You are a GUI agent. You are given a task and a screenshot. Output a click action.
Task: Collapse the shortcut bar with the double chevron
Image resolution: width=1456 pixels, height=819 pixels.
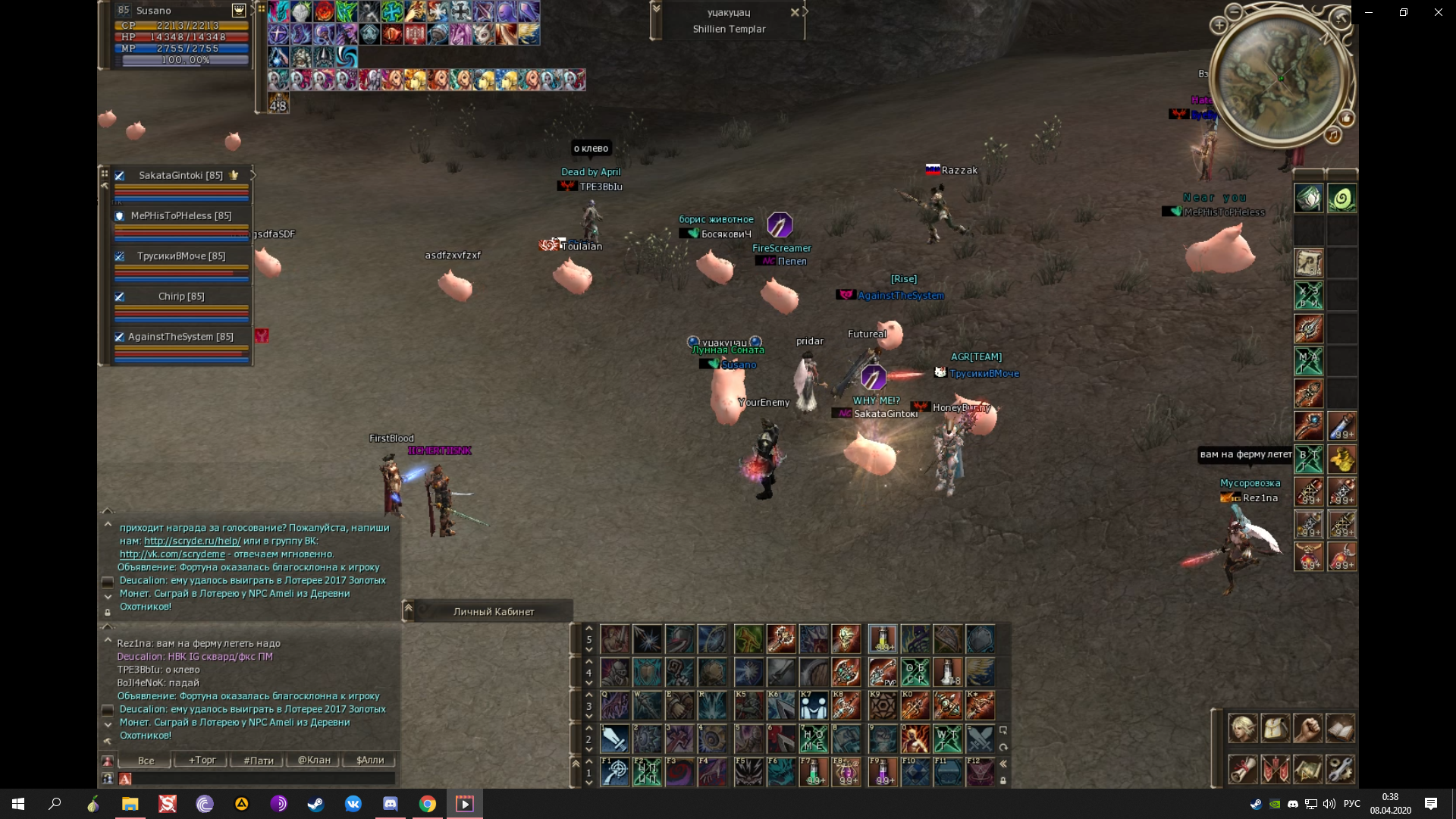pos(1004,764)
